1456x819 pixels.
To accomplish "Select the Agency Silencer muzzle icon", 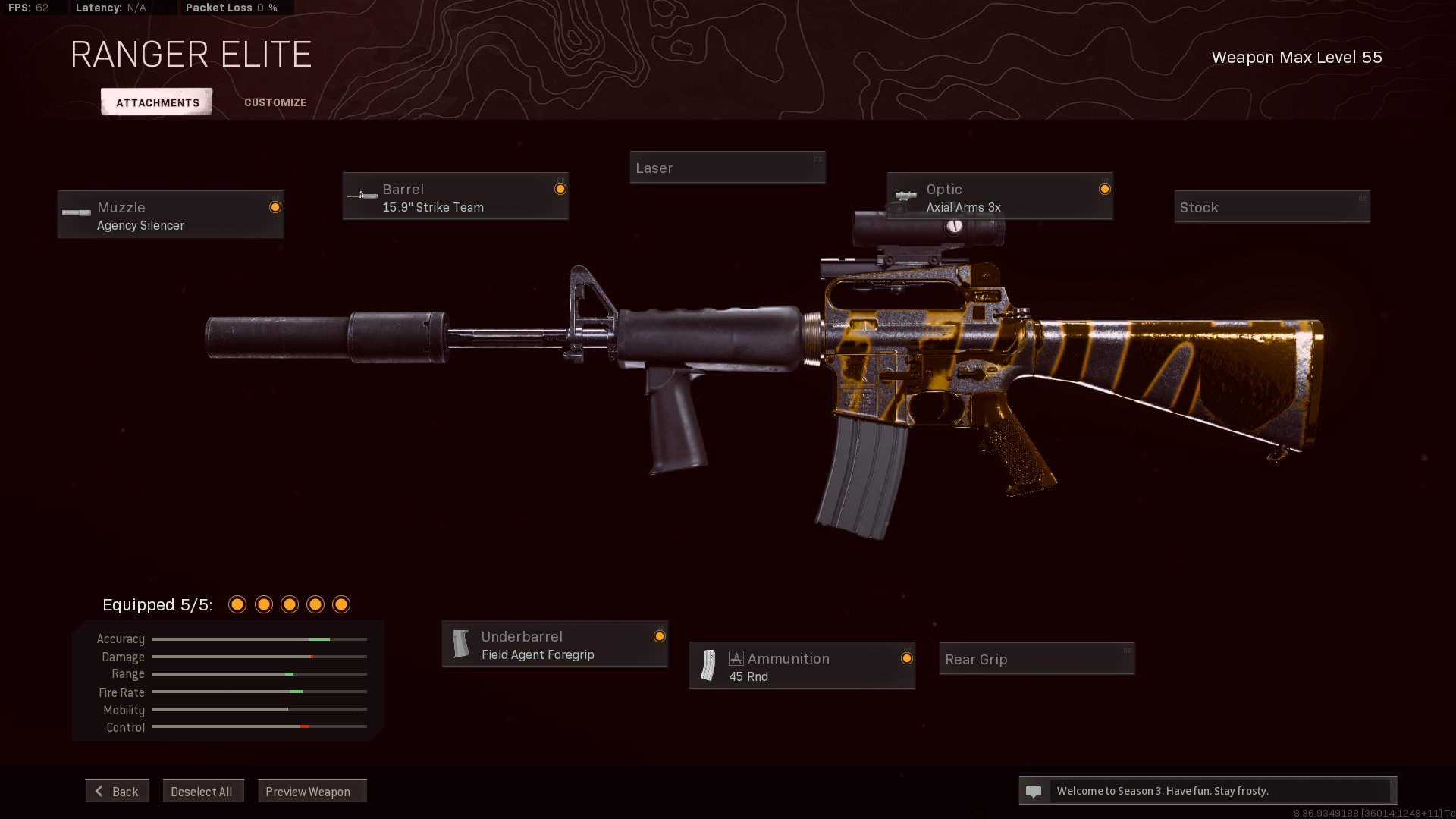I will coord(76,212).
